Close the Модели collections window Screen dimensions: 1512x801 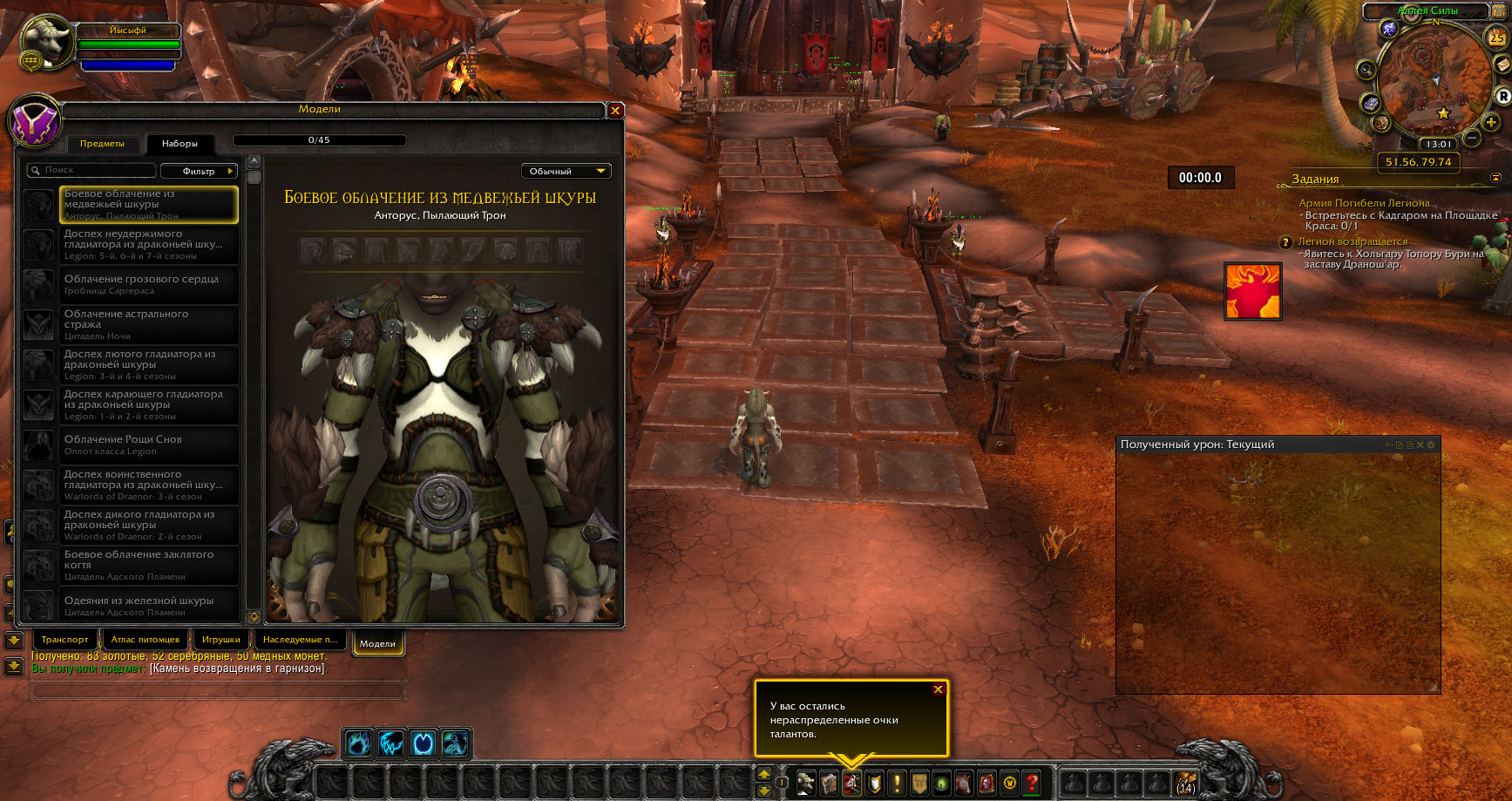coord(615,111)
